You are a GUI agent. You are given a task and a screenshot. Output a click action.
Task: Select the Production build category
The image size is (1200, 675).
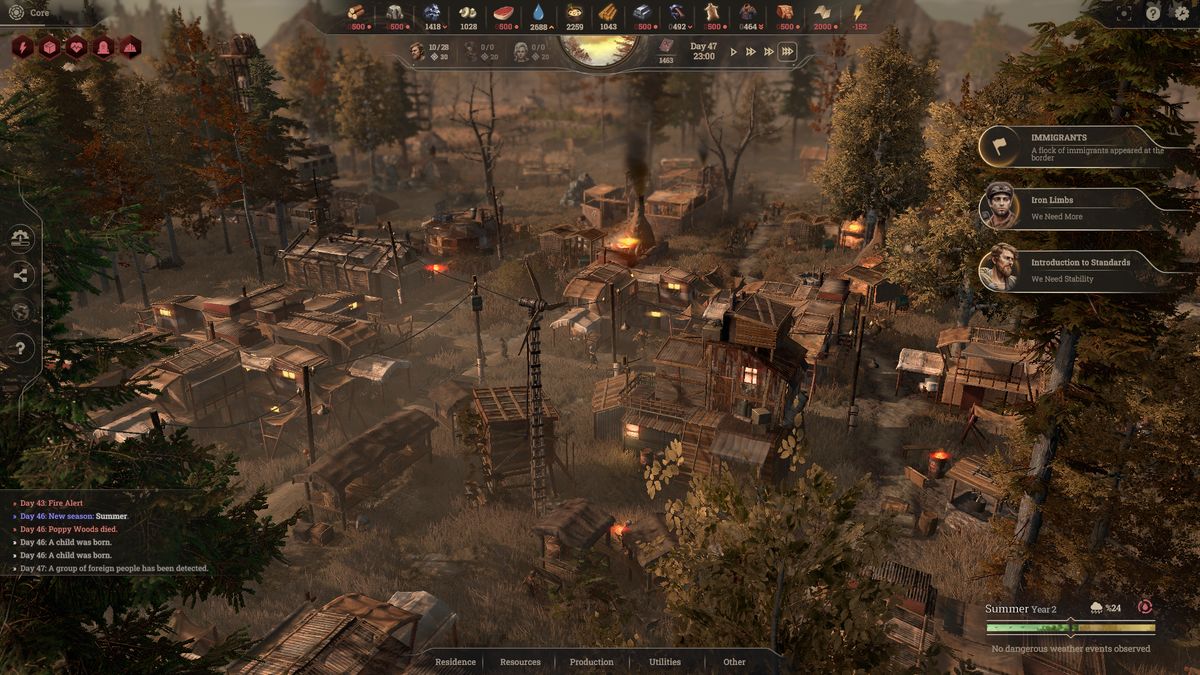tap(592, 662)
